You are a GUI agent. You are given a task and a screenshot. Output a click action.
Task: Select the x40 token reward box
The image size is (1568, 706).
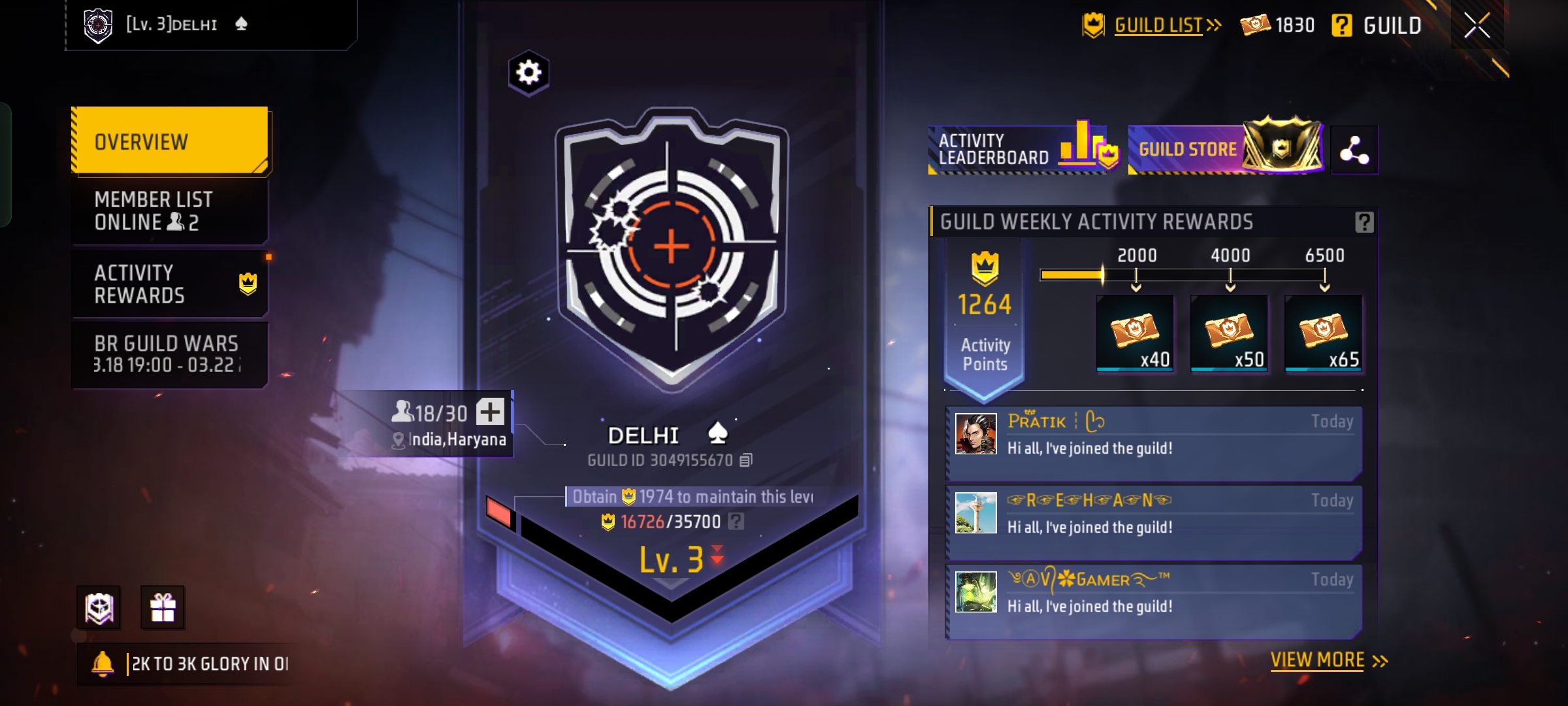[x=1135, y=333]
